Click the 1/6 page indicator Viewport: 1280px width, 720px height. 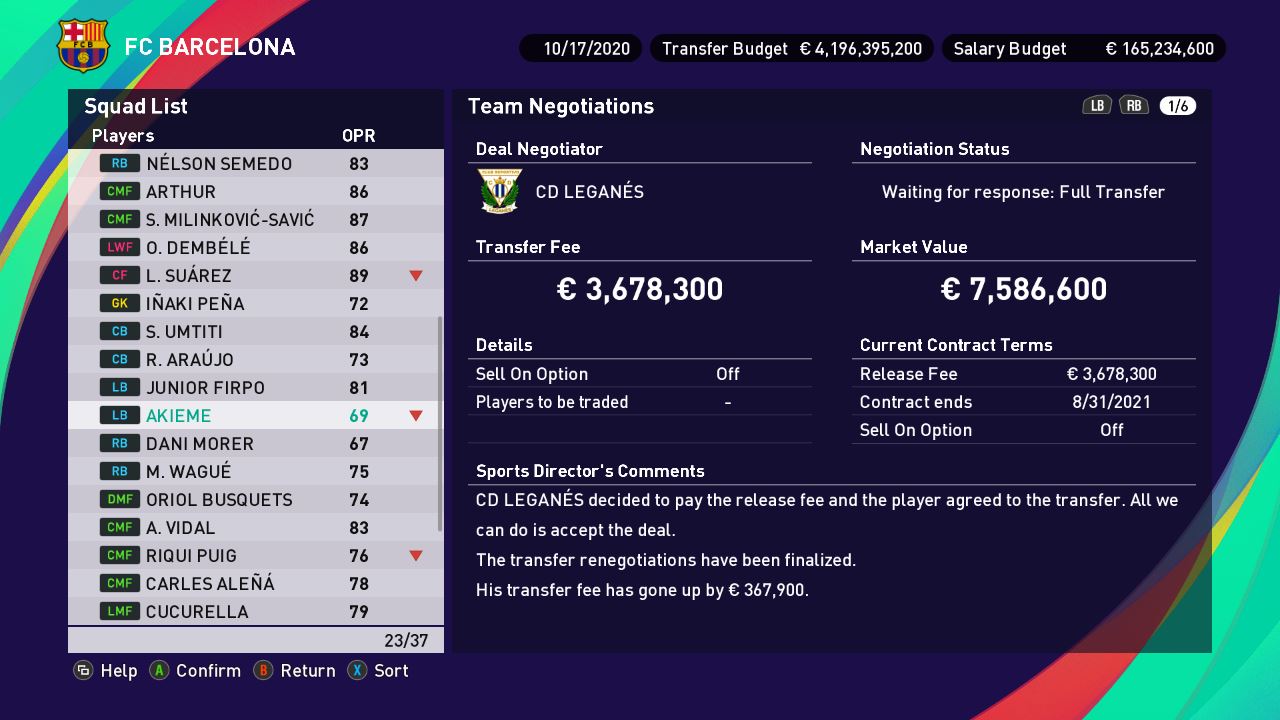pos(1176,104)
